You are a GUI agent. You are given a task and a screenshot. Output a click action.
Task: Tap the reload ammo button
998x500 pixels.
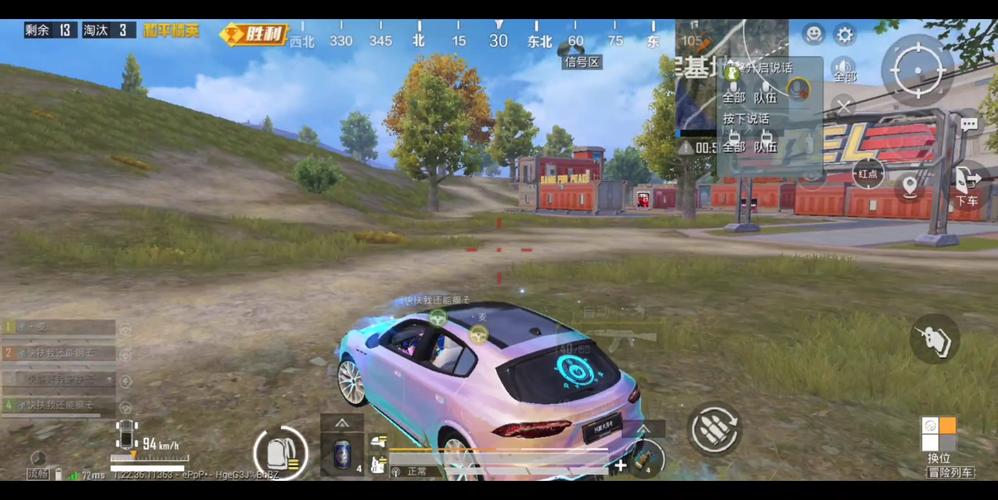pos(714,429)
